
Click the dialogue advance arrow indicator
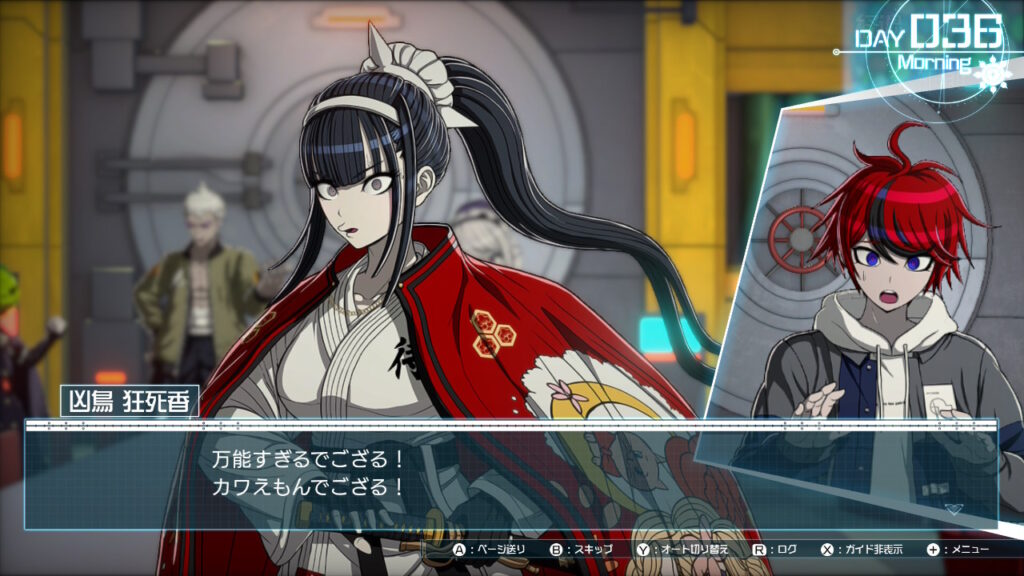click(953, 509)
